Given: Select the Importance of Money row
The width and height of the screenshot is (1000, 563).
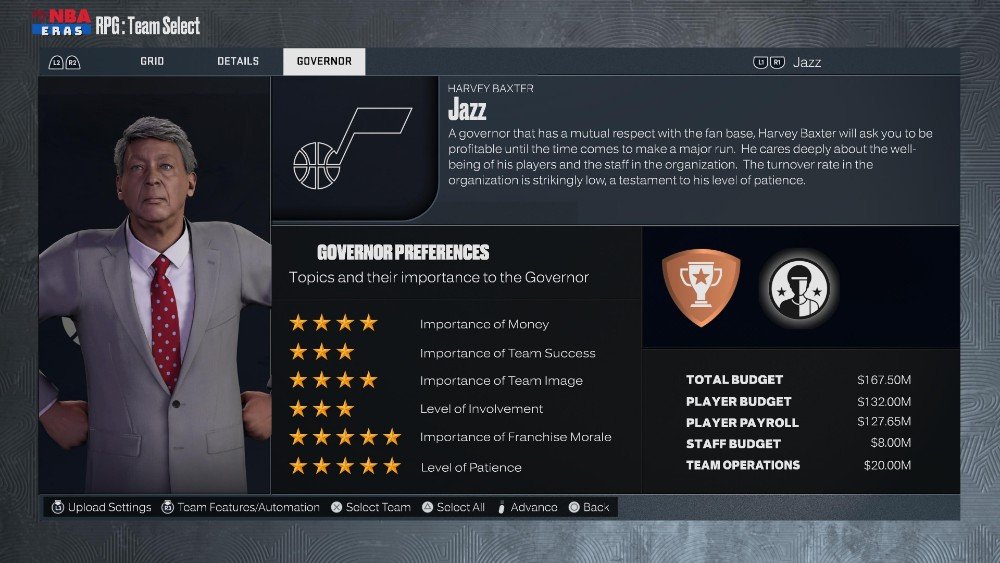Looking at the screenshot, I should [x=455, y=324].
